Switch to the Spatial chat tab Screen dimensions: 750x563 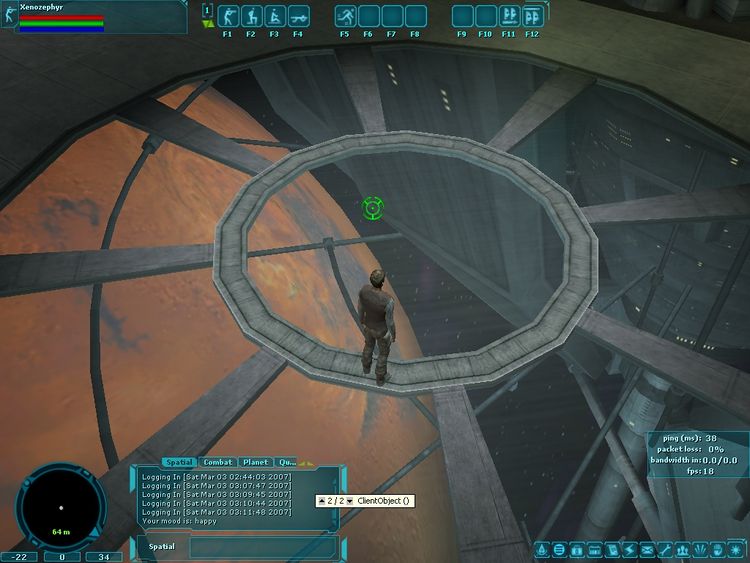coord(179,462)
